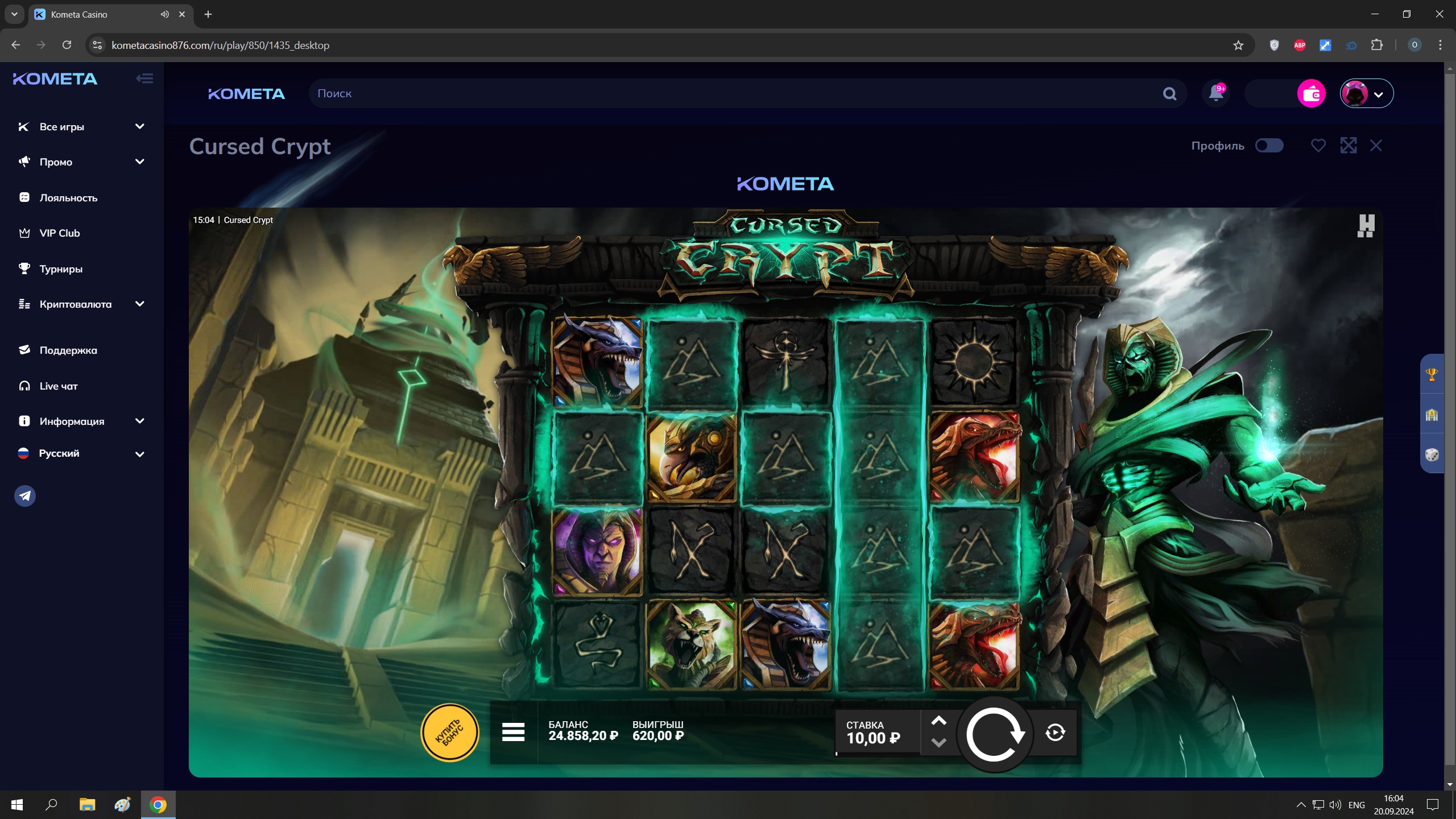
Task: Decrease the bet with the down arrow
Action: pyautogui.click(x=938, y=743)
